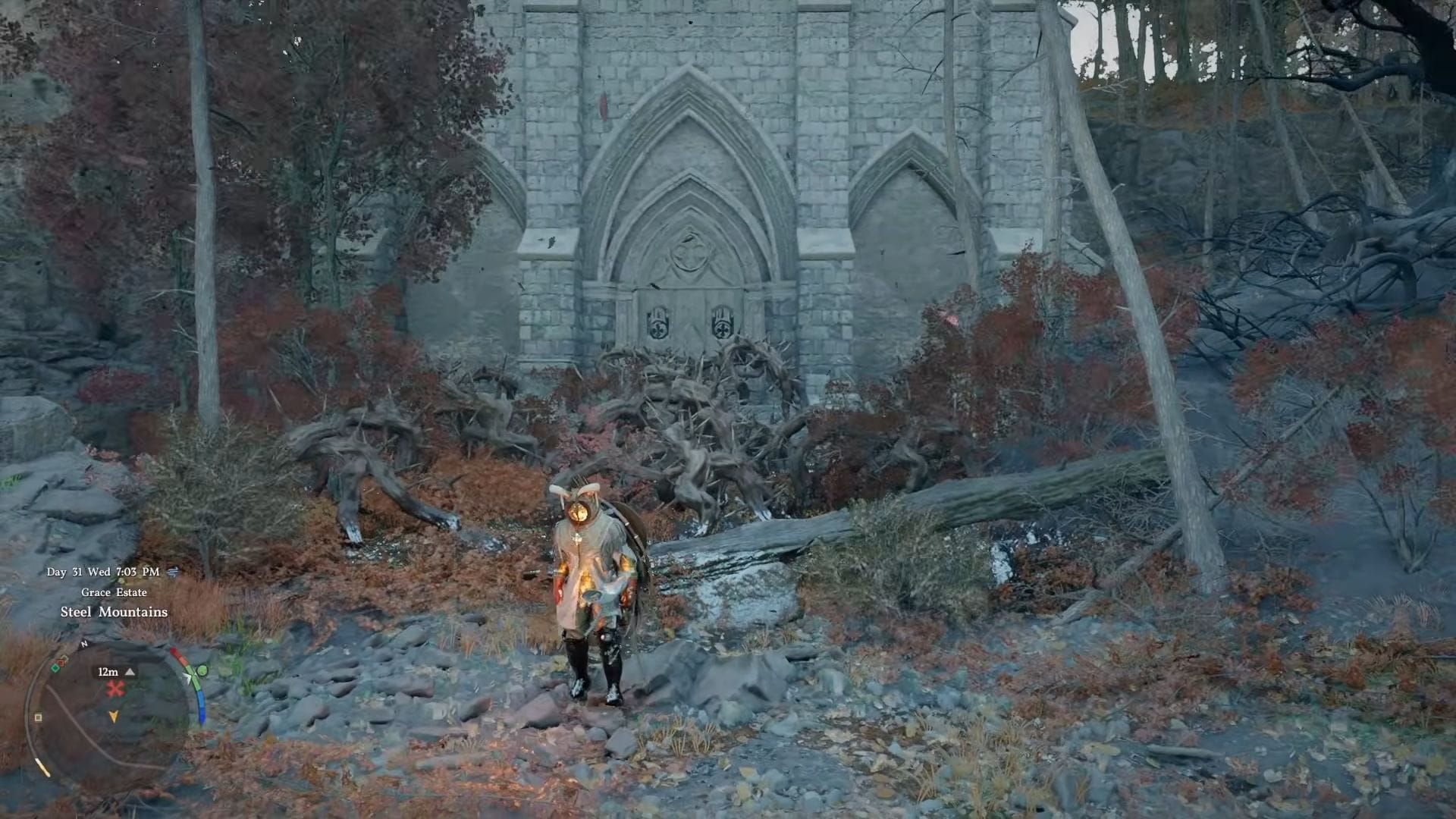Screen dimensions: 1456x819
Task: Click the 7:03 PM clock display
Action: [x=138, y=573]
